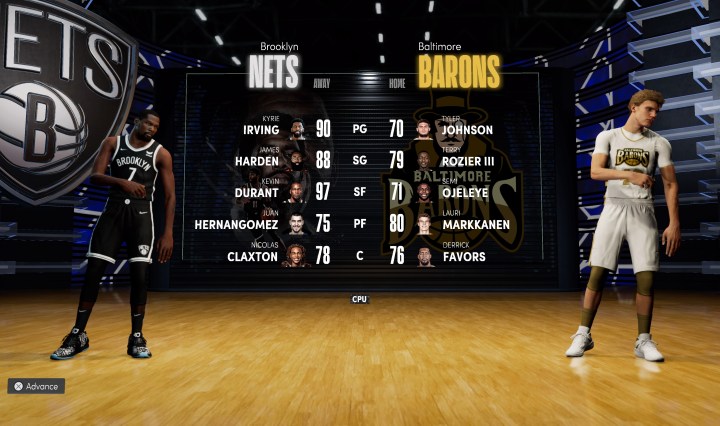Select Derrick Favors' lineup row
Viewport: 720px width, 426px height.
[460, 256]
